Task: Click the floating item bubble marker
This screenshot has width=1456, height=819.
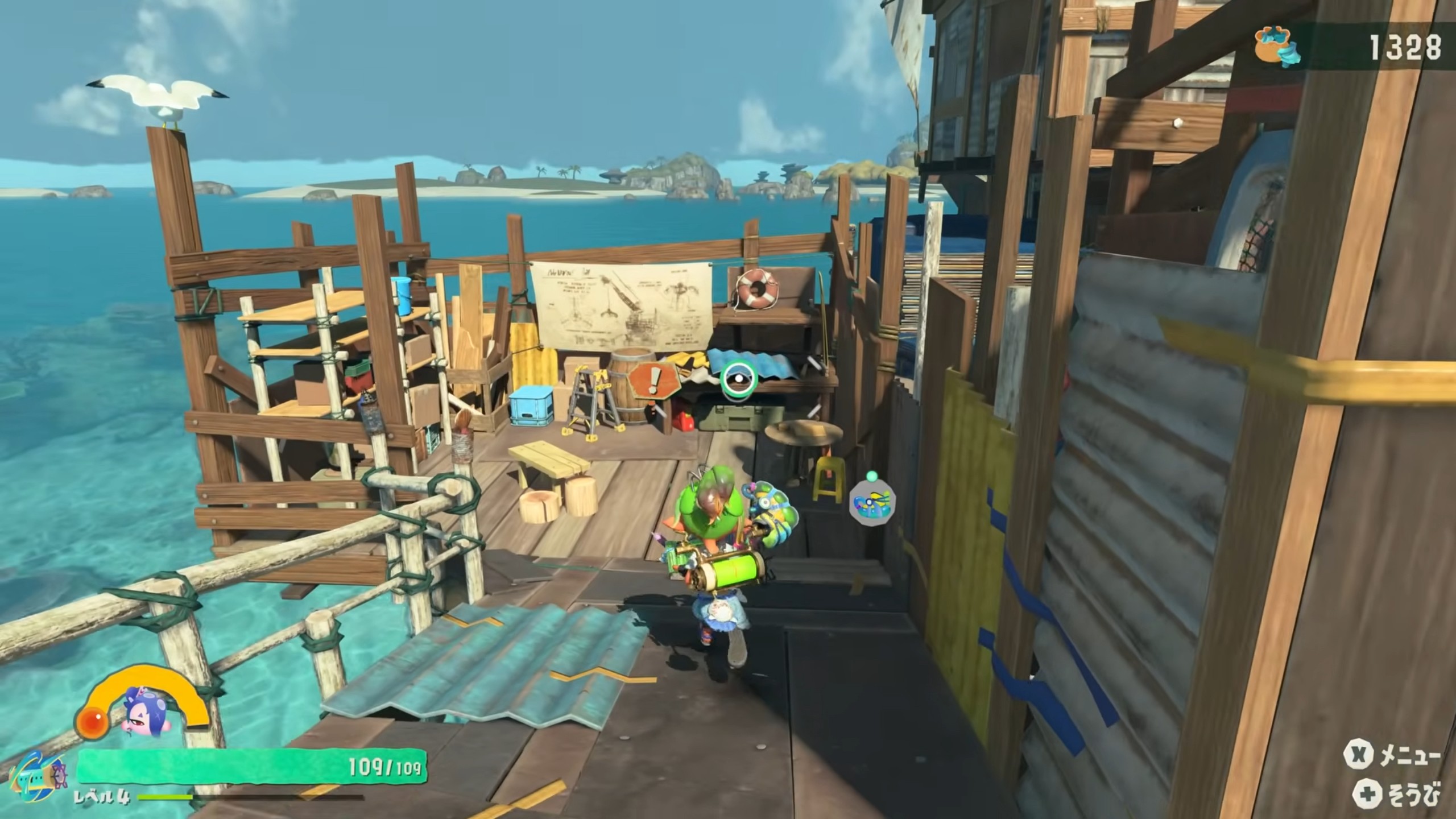Action: [x=872, y=501]
